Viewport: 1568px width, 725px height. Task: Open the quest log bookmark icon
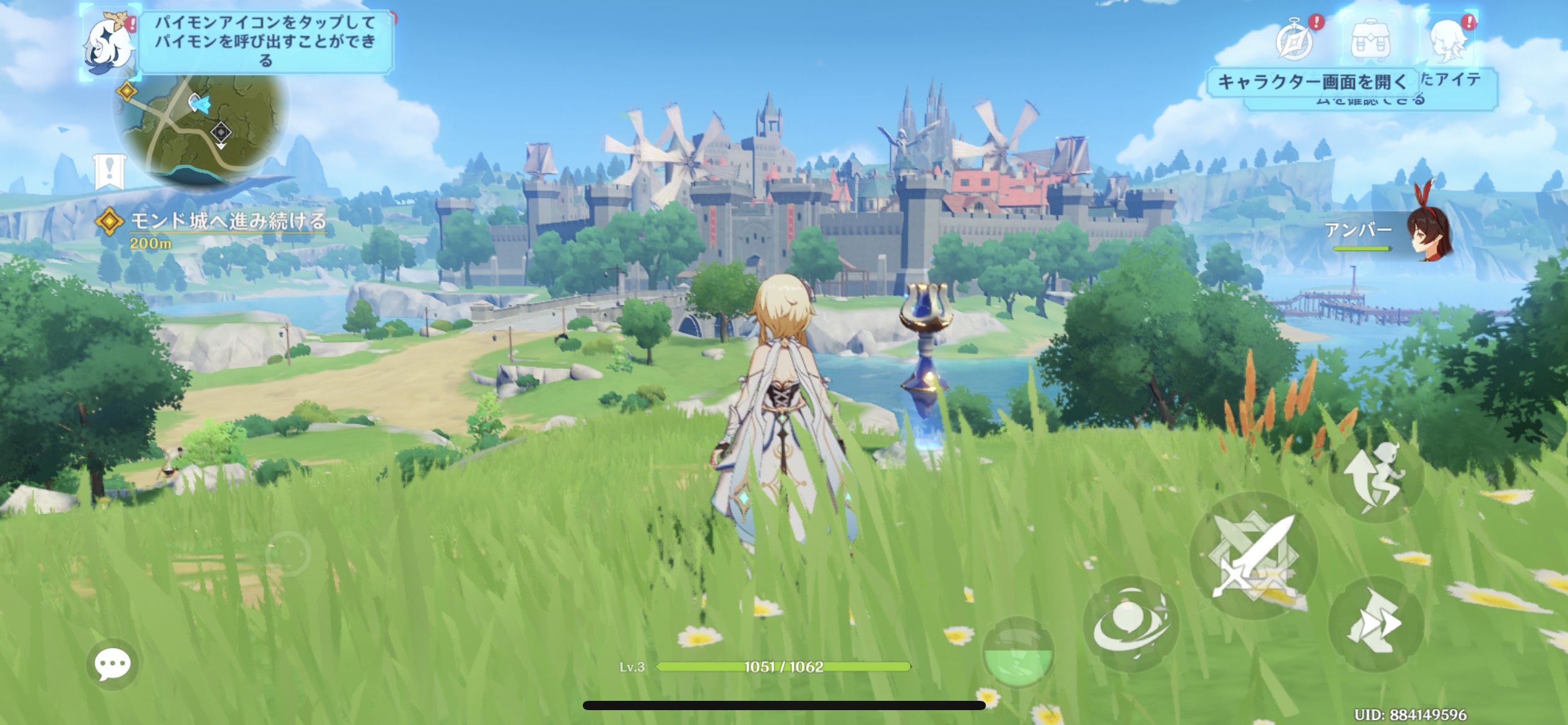pyautogui.click(x=110, y=171)
